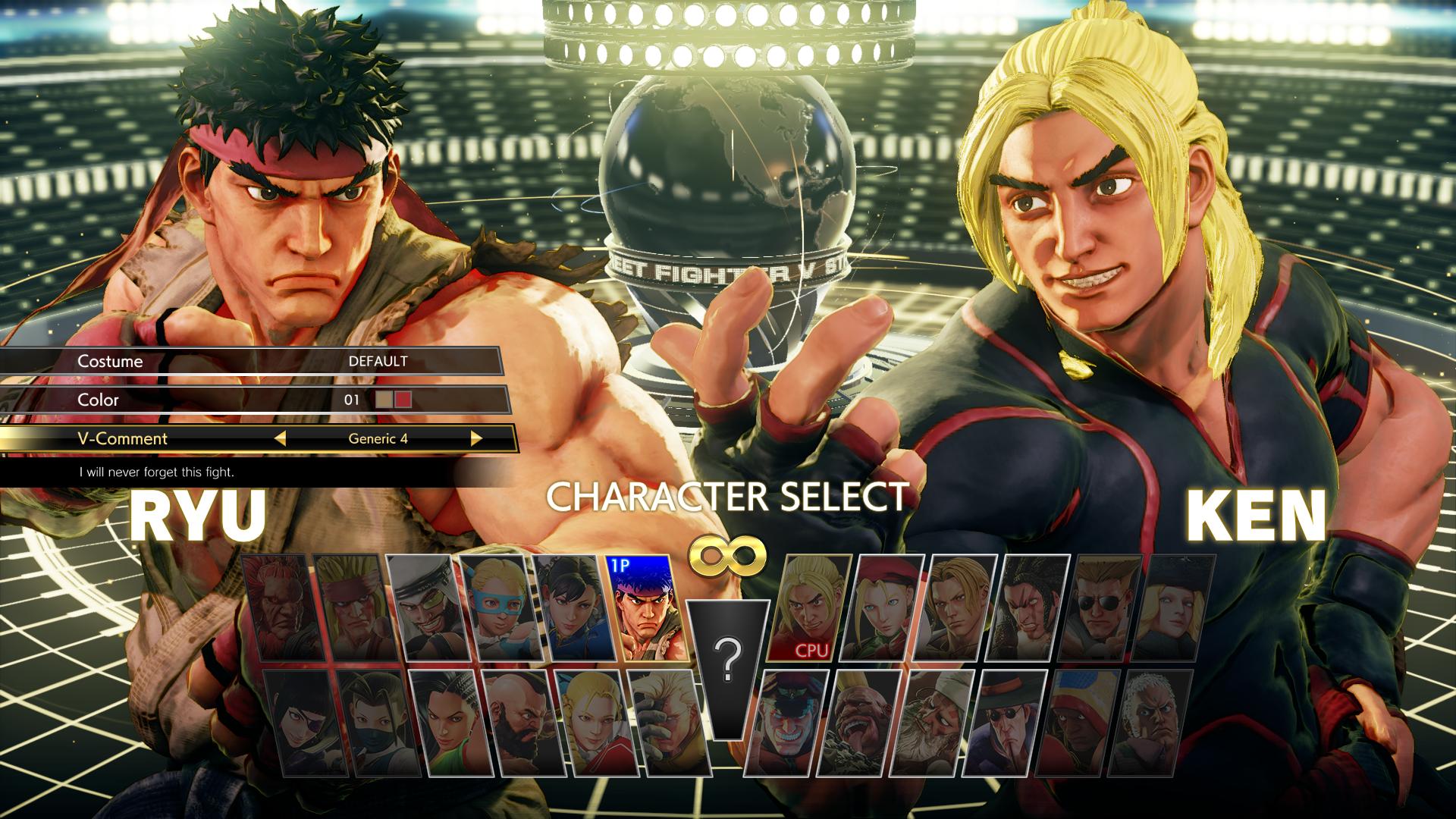Click the left arrow for V-Comment
This screenshot has width=1456, height=819.
click(281, 438)
